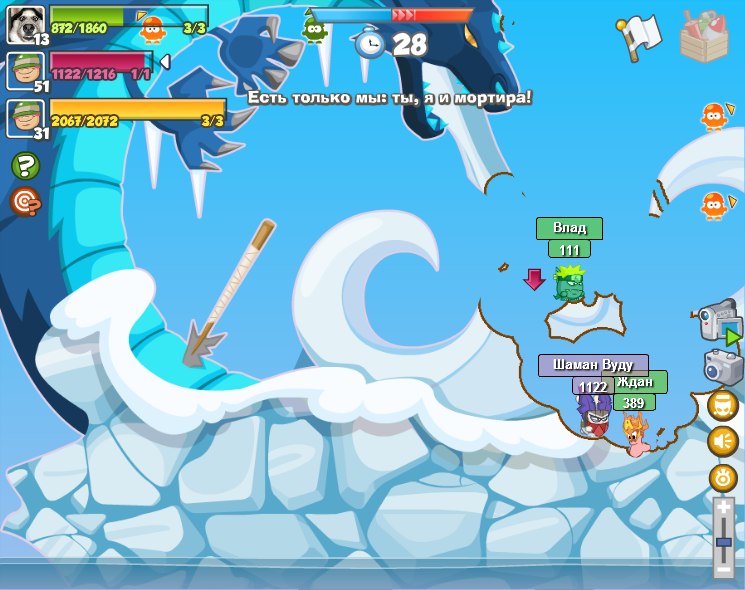Viewport: 745px width, 590px height.
Task: Select the level 31 player avatar
Action: coord(23,118)
